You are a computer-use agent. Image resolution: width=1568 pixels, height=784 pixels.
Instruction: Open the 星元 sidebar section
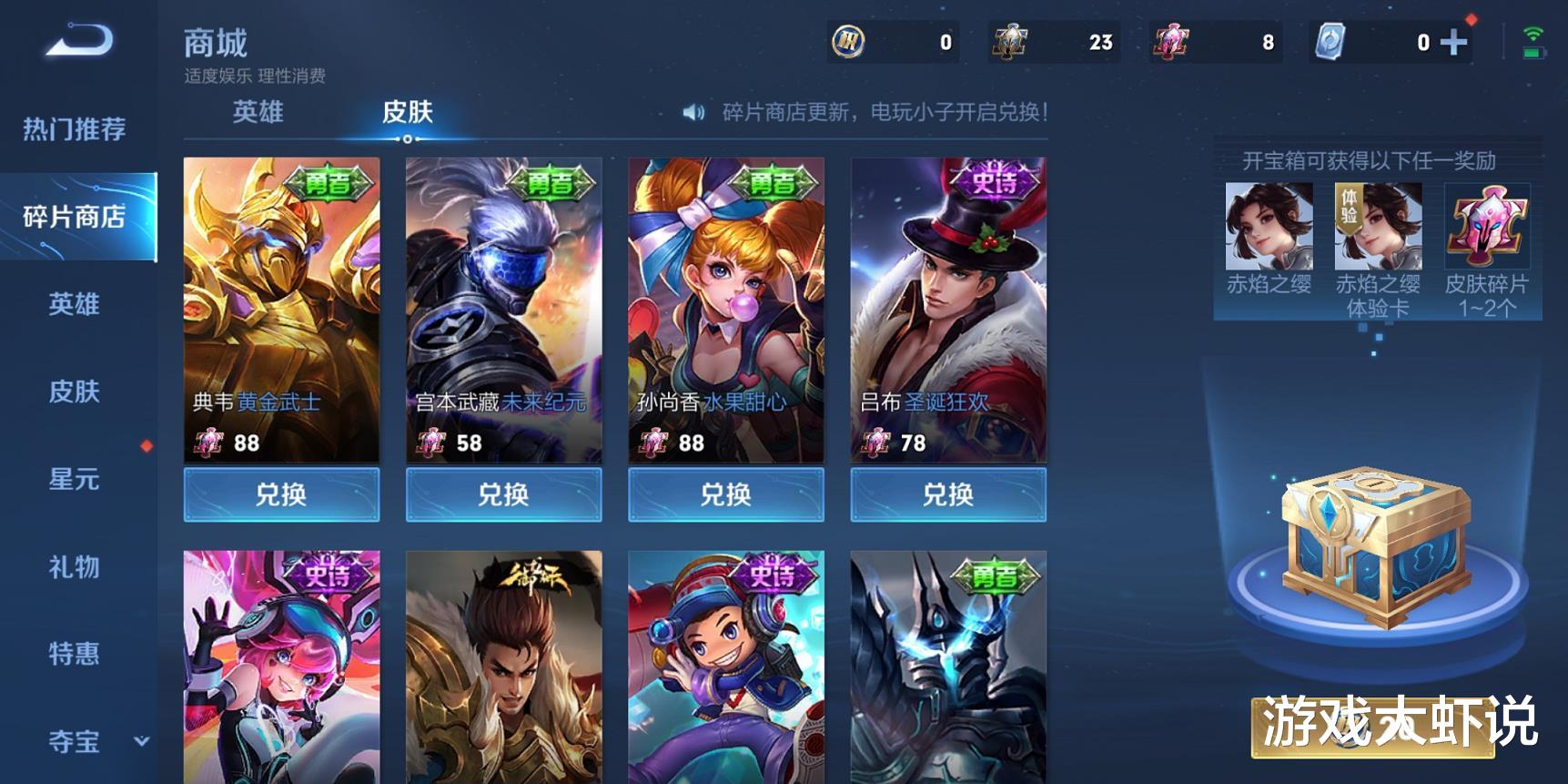[x=73, y=480]
